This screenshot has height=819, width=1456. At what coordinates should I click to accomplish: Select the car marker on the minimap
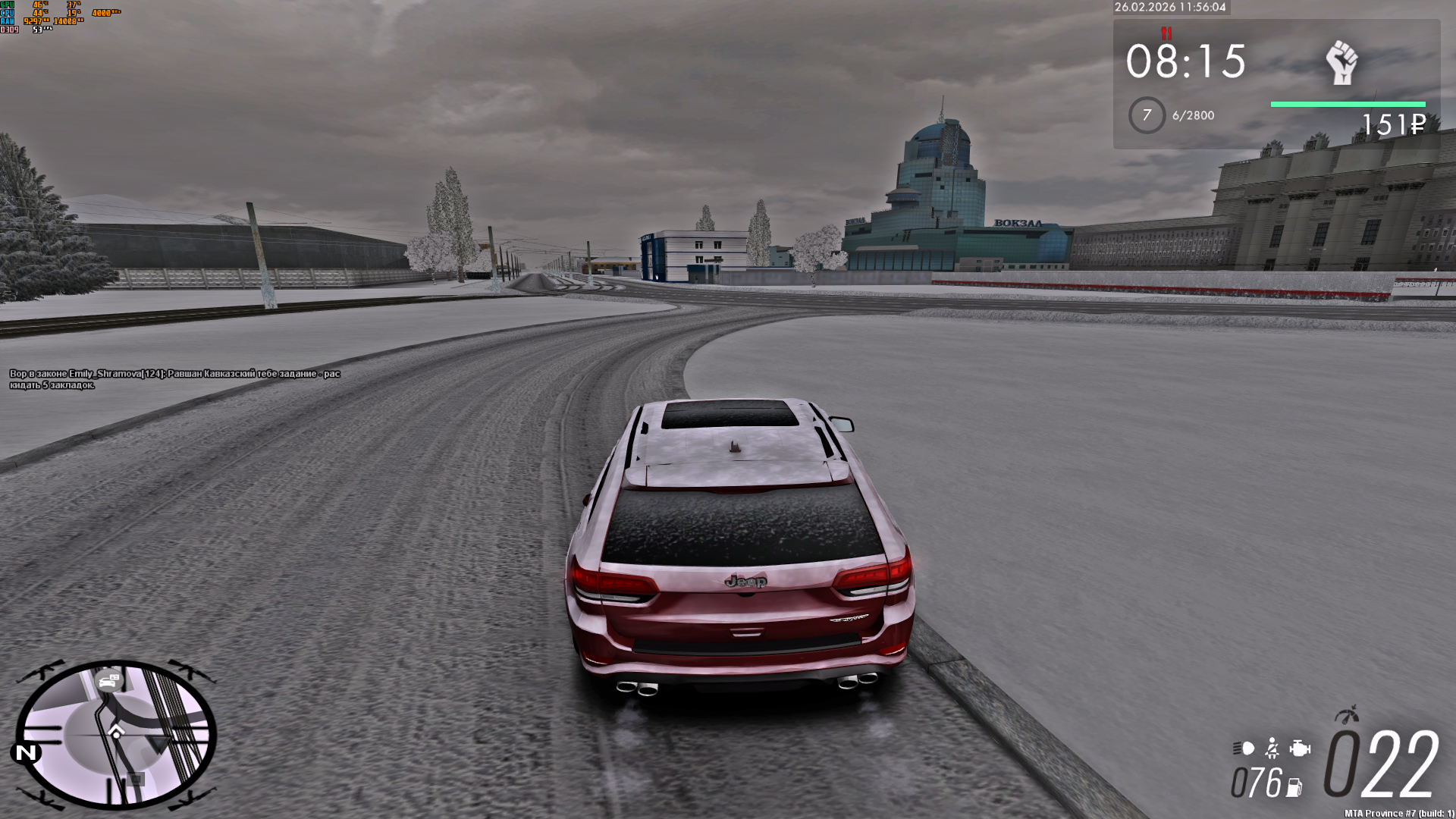tap(109, 681)
